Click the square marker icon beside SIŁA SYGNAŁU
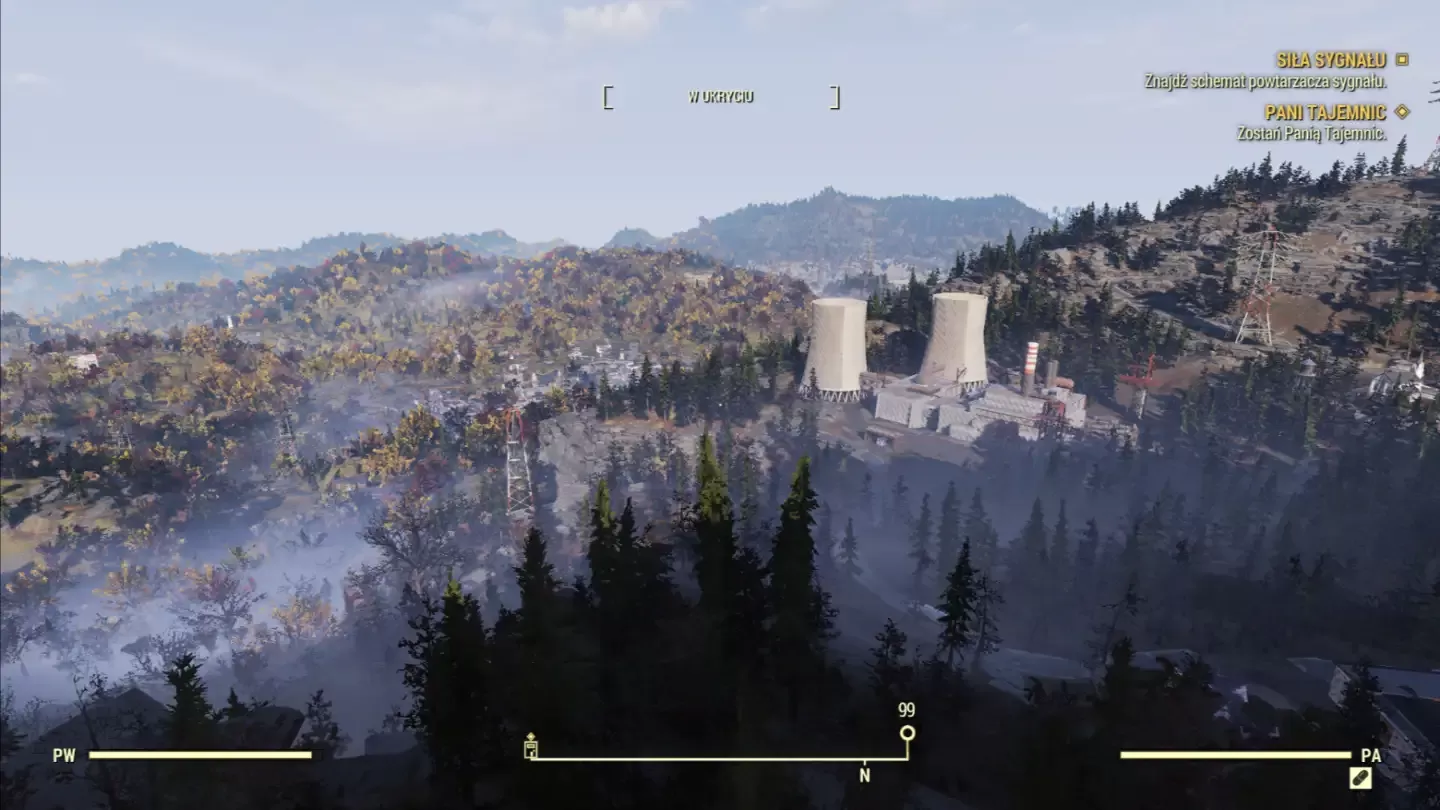 pos(1401,60)
